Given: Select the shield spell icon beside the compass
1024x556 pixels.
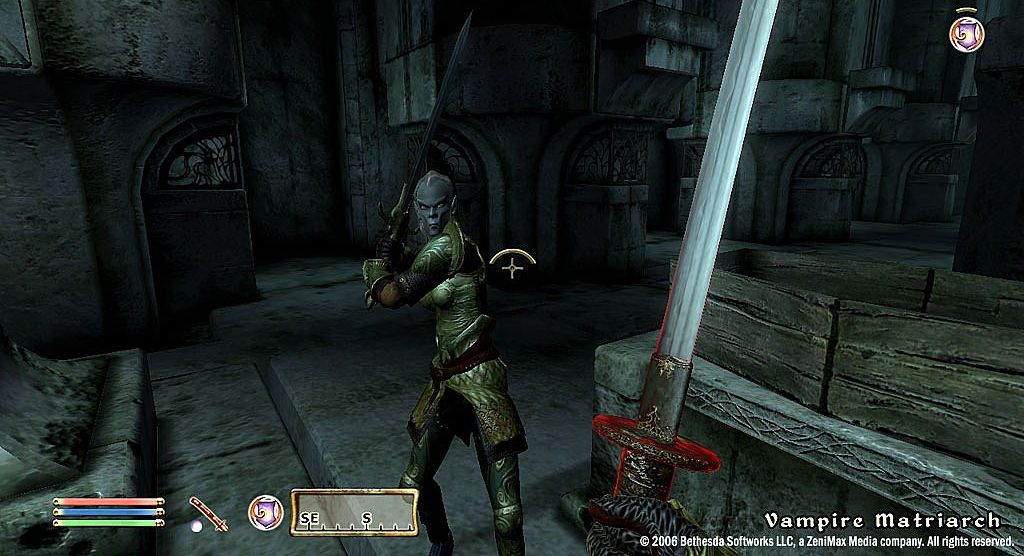Looking at the screenshot, I should [x=265, y=512].
